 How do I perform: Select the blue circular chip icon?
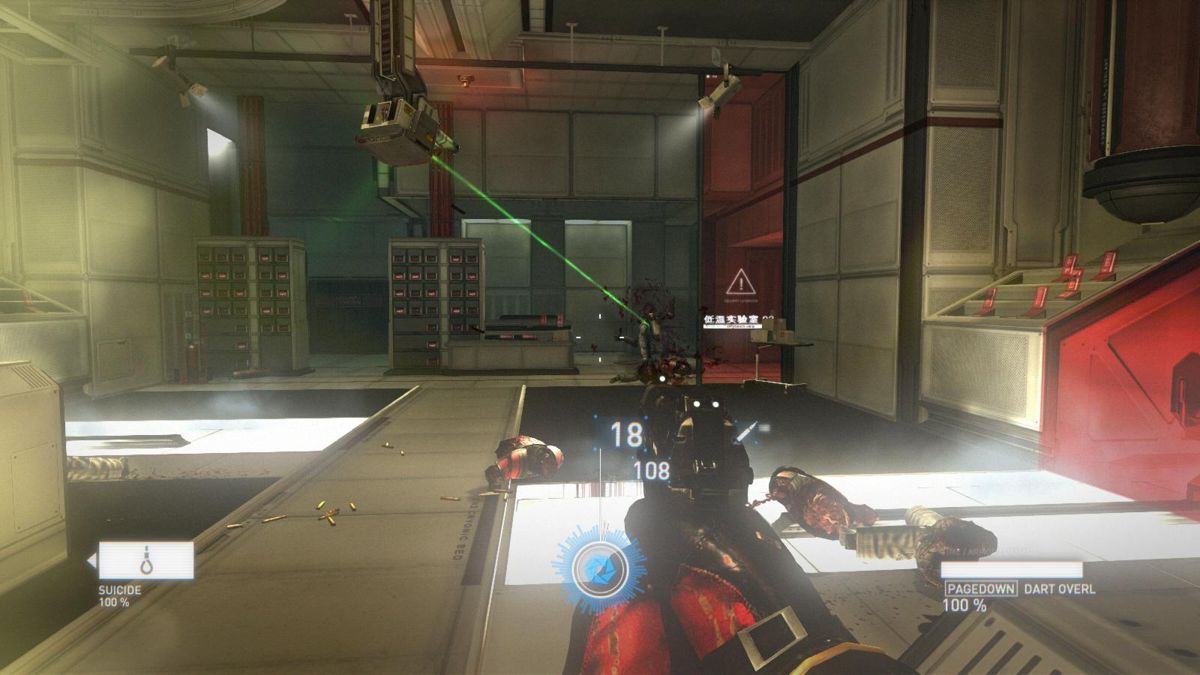600,567
